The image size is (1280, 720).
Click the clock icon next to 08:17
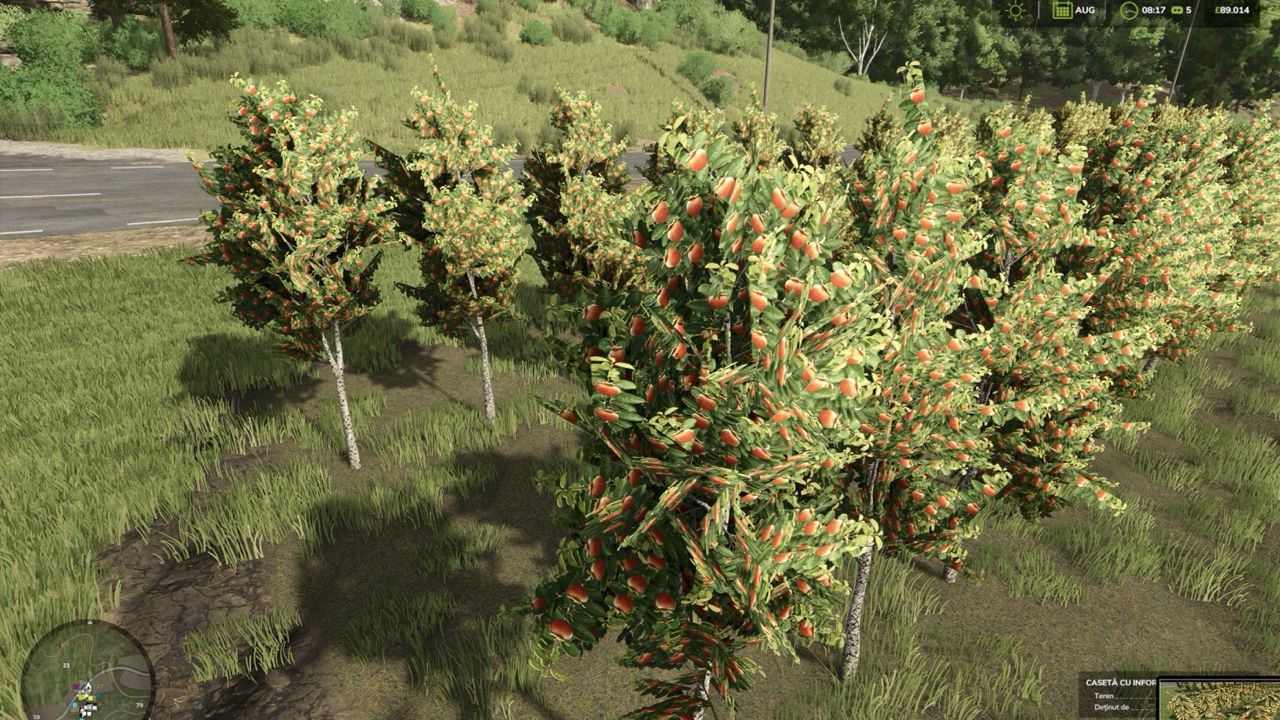coord(1128,10)
